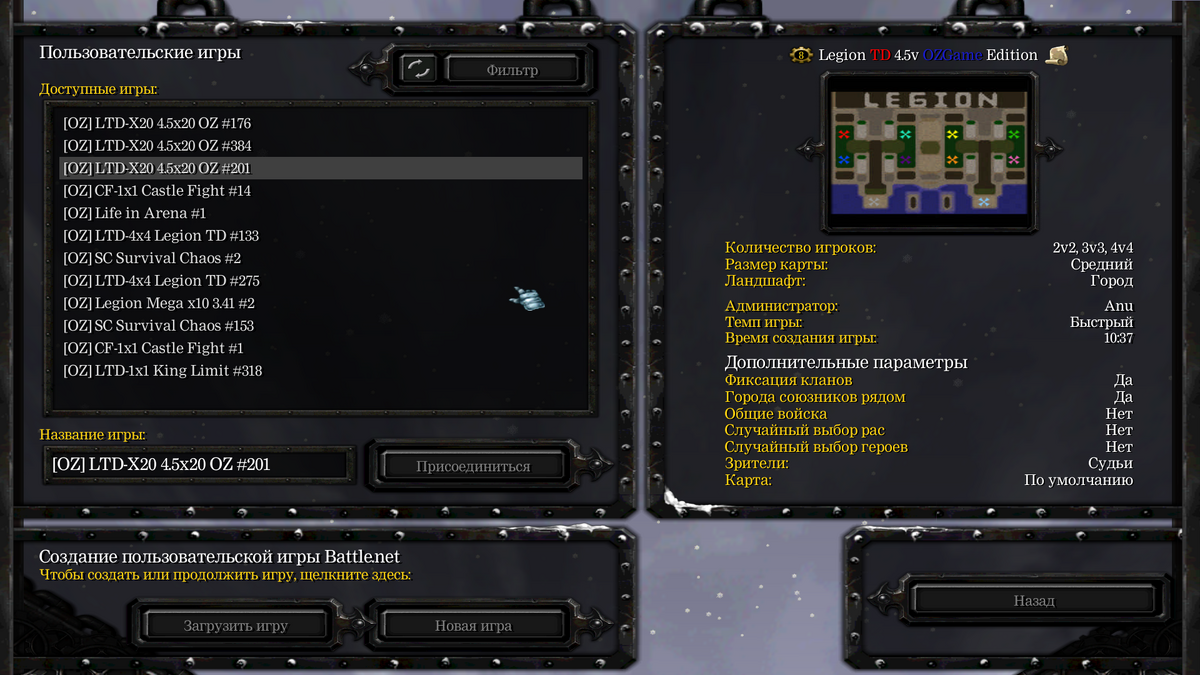Choose LTD-4x4 Legion TD #133

click(161, 236)
